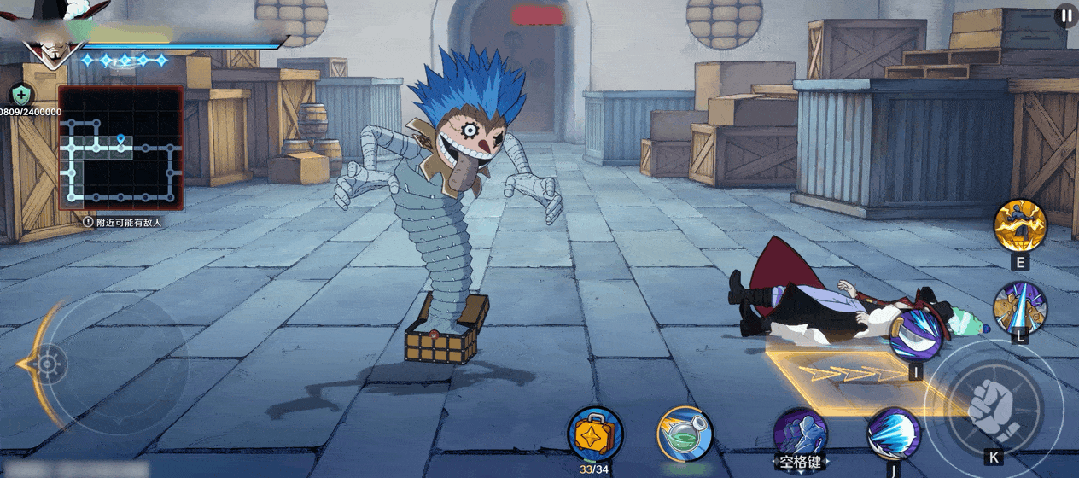This screenshot has width=1079, height=478.
Task: Use the green potion flask item
Action: 684,433
